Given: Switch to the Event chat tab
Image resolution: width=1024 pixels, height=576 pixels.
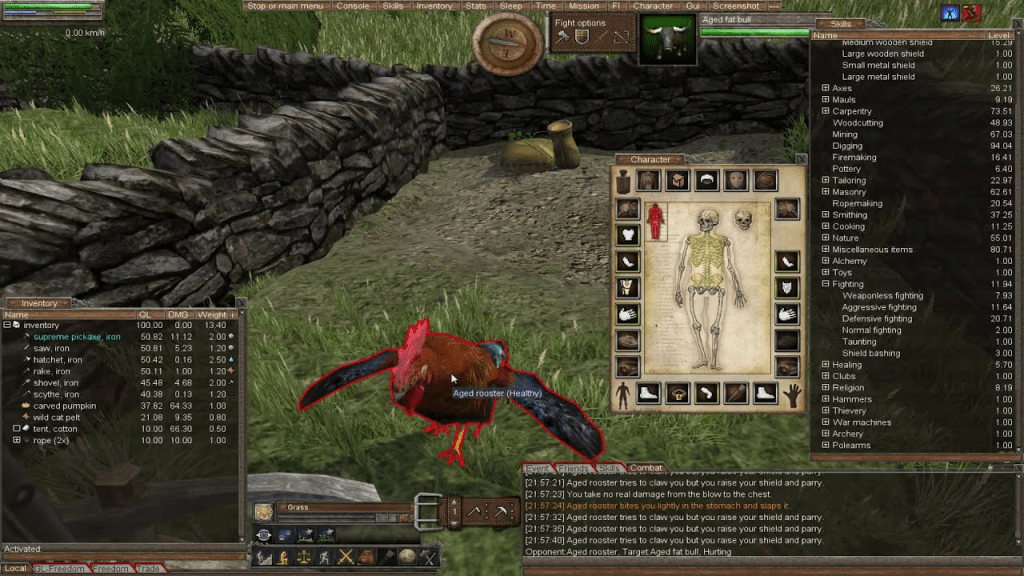Looking at the screenshot, I should click(537, 468).
